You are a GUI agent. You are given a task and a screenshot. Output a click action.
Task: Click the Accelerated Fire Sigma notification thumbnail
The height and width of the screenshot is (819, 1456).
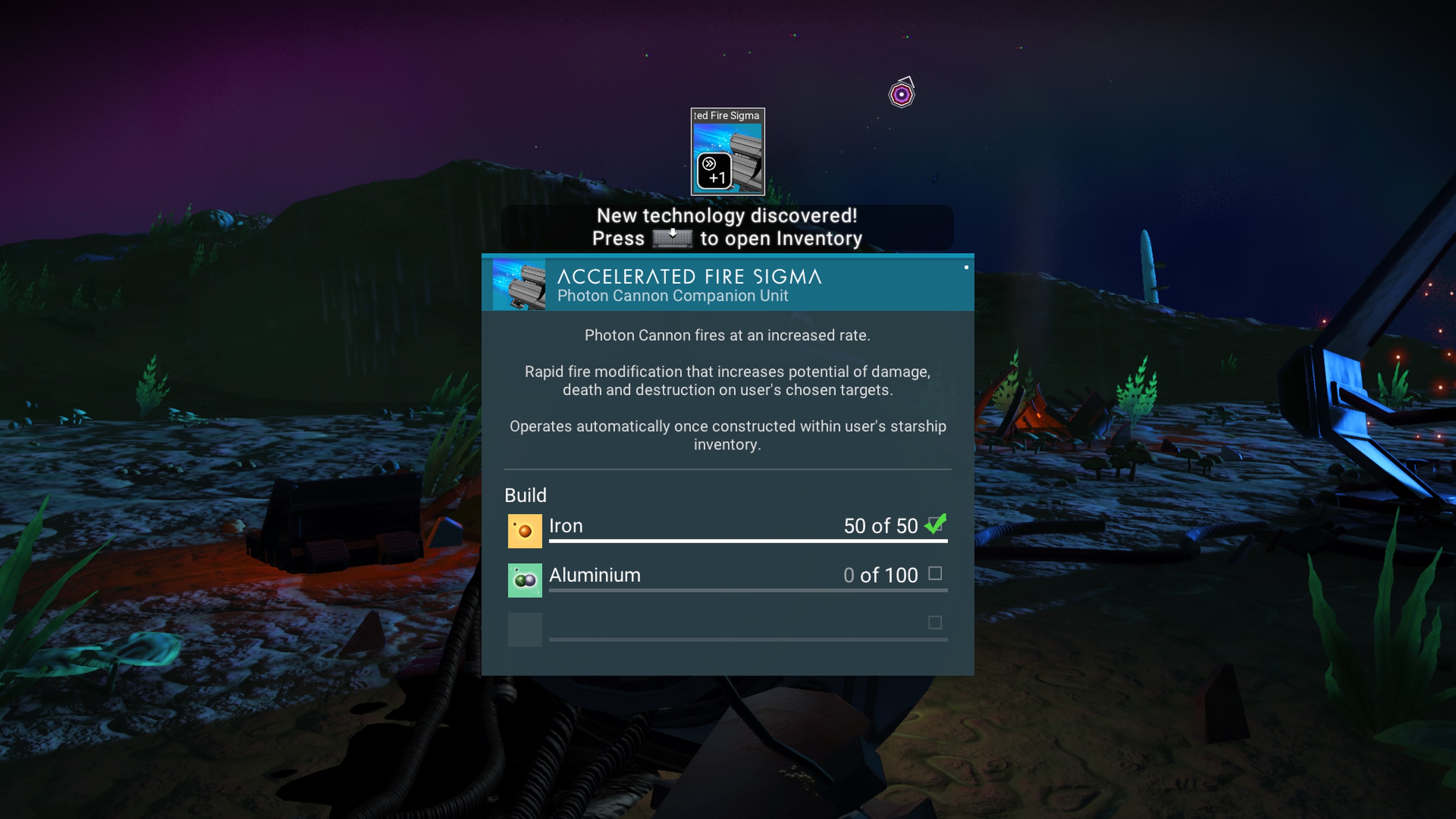pyautogui.click(x=728, y=152)
